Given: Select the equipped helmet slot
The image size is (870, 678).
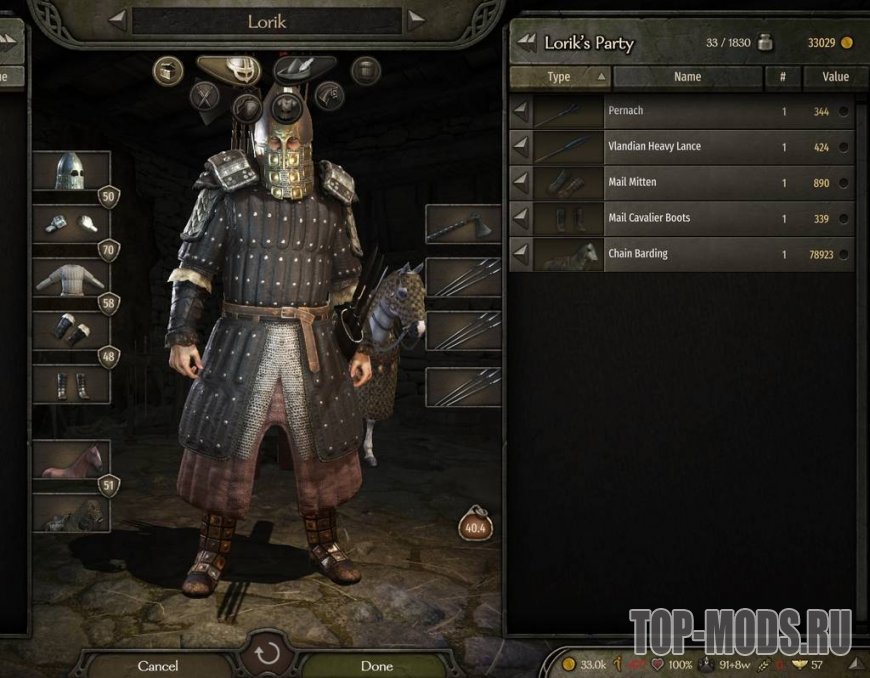Looking at the screenshot, I should pos(72,171).
